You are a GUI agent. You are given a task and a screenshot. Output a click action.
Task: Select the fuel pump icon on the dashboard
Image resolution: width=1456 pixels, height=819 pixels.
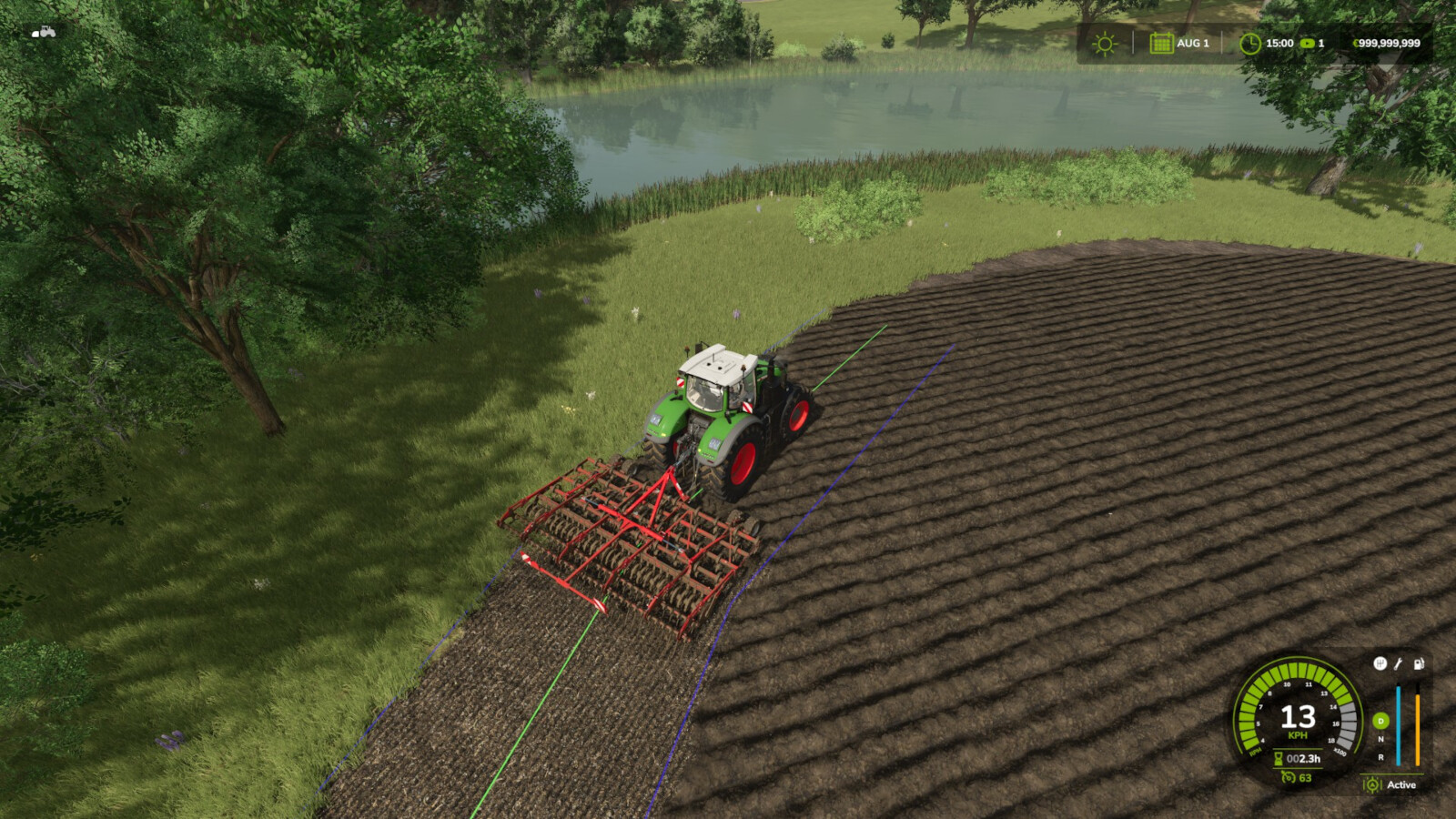click(x=1419, y=663)
